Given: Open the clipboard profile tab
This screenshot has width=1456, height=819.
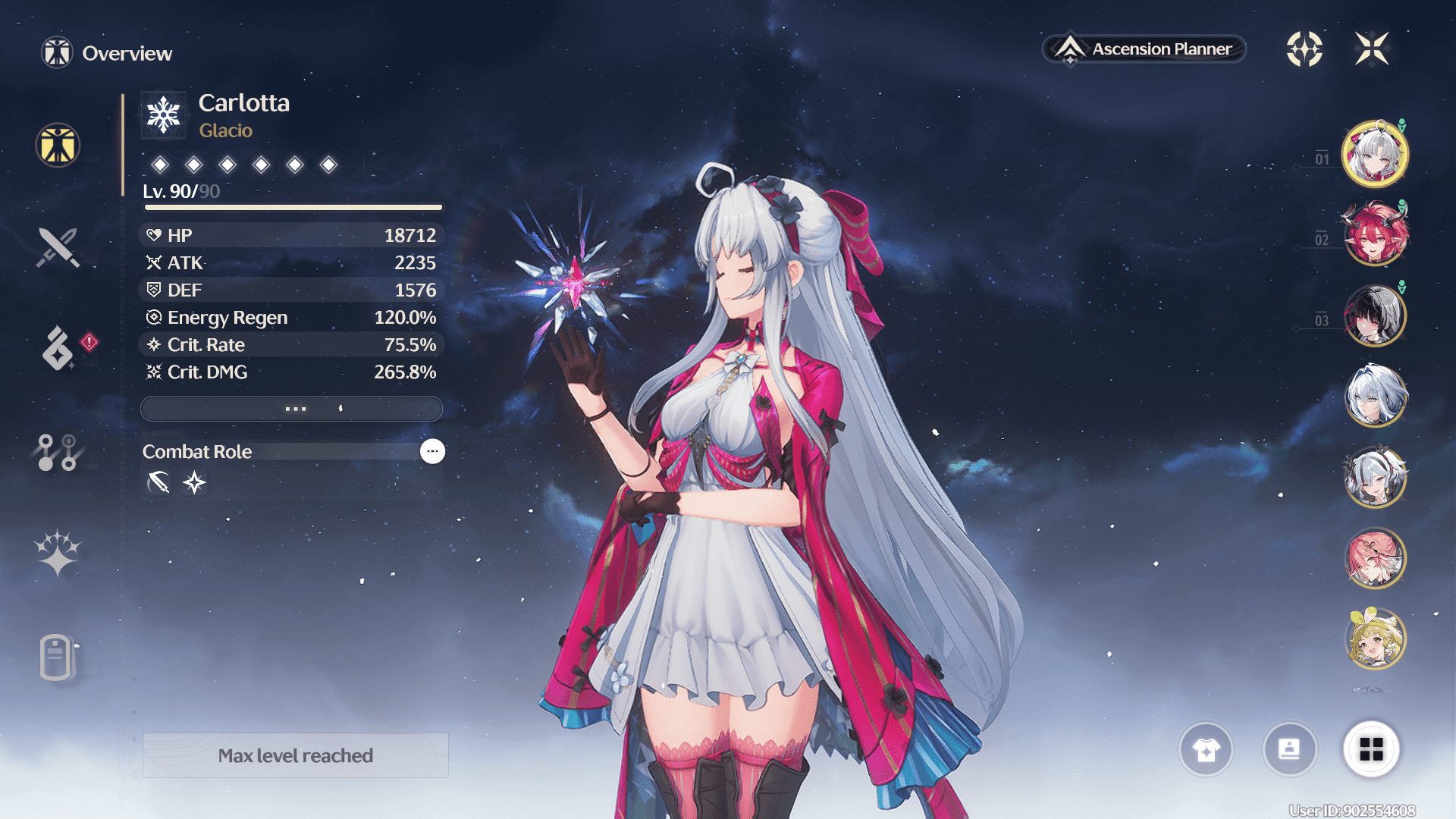Looking at the screenshot, I should [x=58, y=657].
